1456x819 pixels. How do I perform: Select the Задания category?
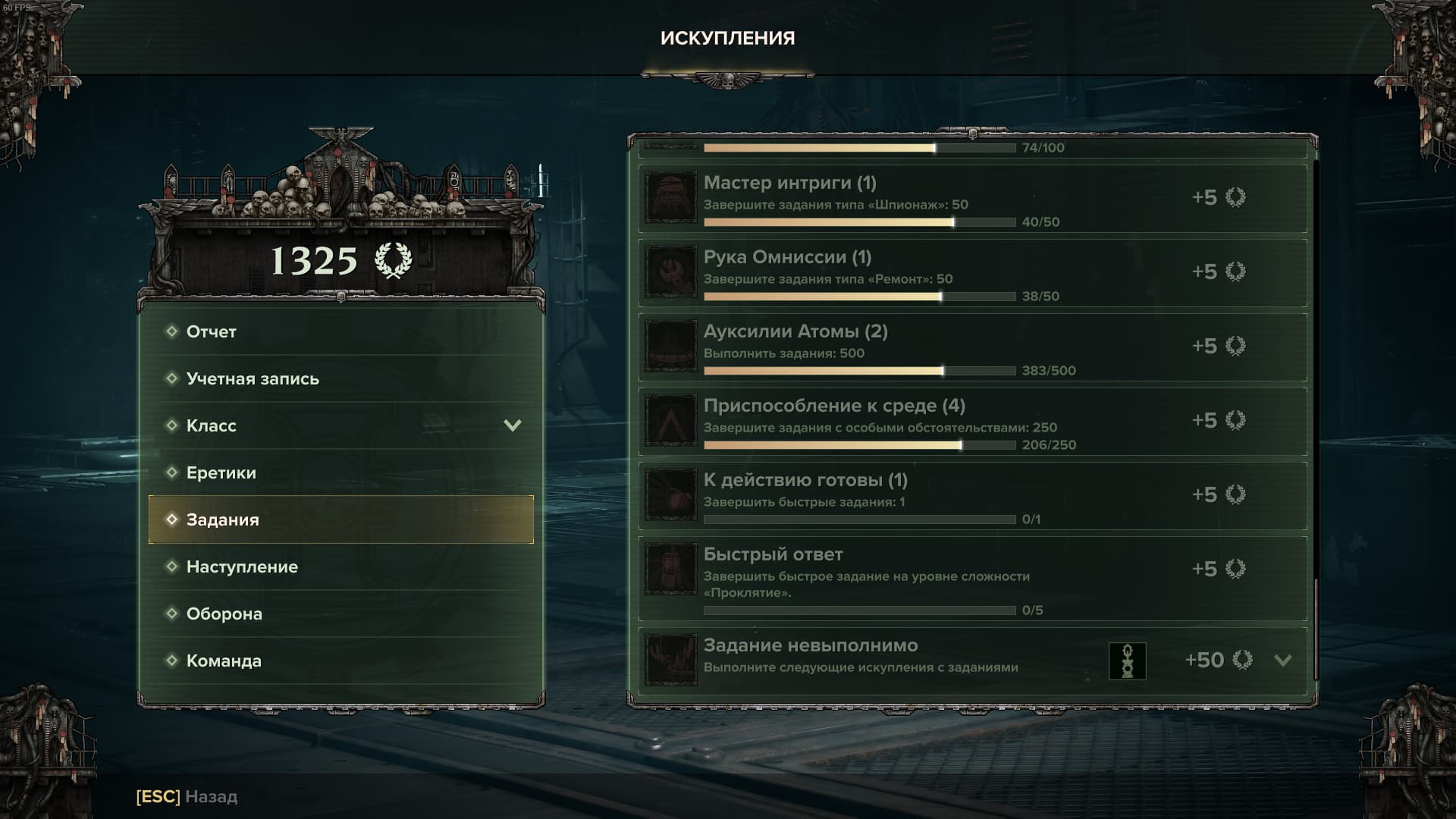coord(340,519)
